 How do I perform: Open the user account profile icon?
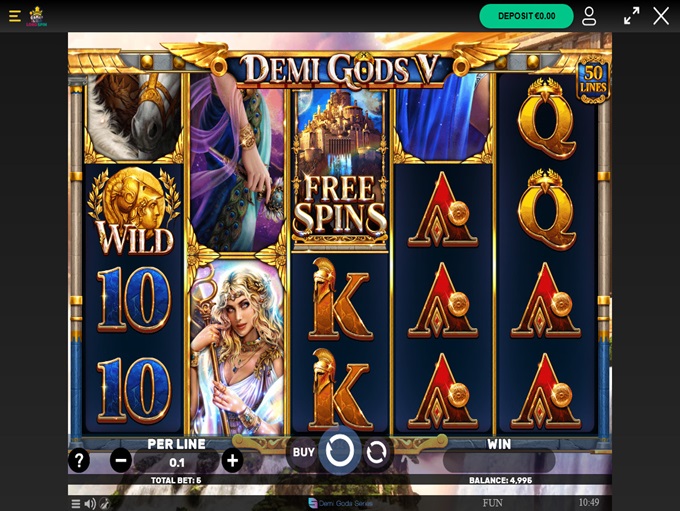[589, 16]
